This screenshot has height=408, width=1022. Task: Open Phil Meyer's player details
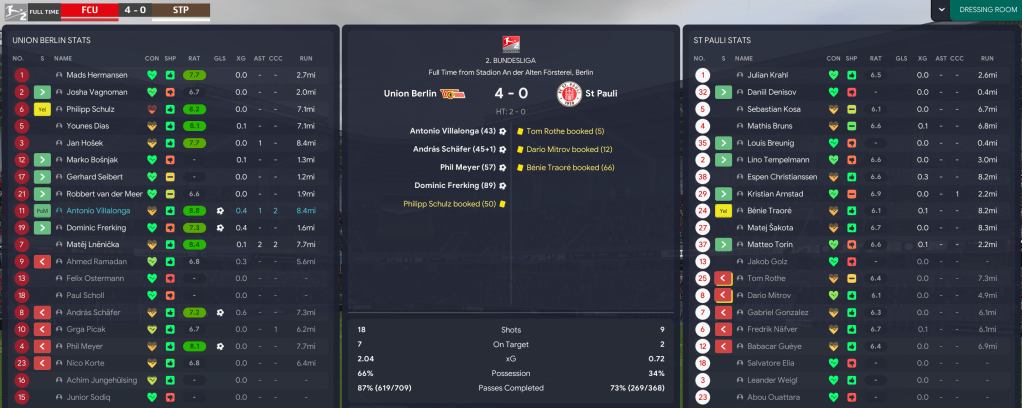tap(86, 347)
